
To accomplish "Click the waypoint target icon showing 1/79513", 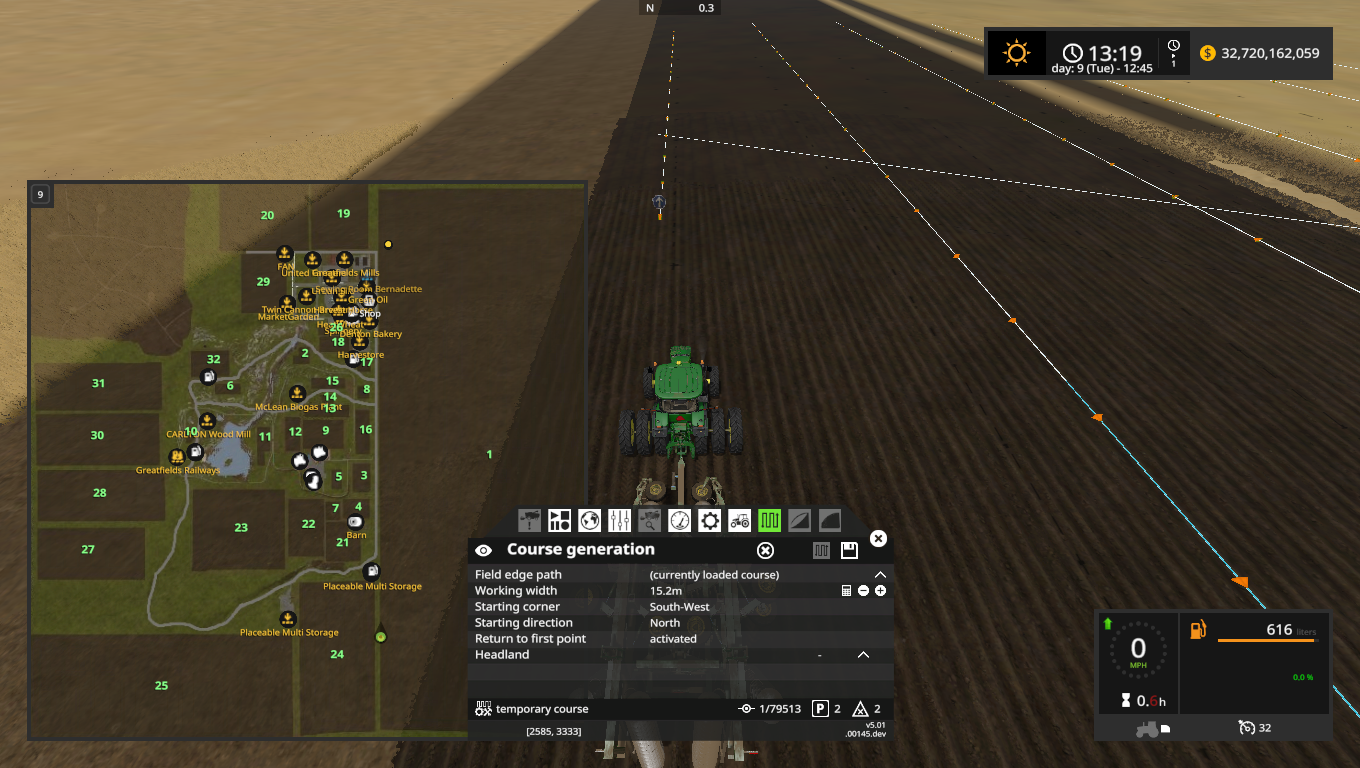I will tap(746, 708).
